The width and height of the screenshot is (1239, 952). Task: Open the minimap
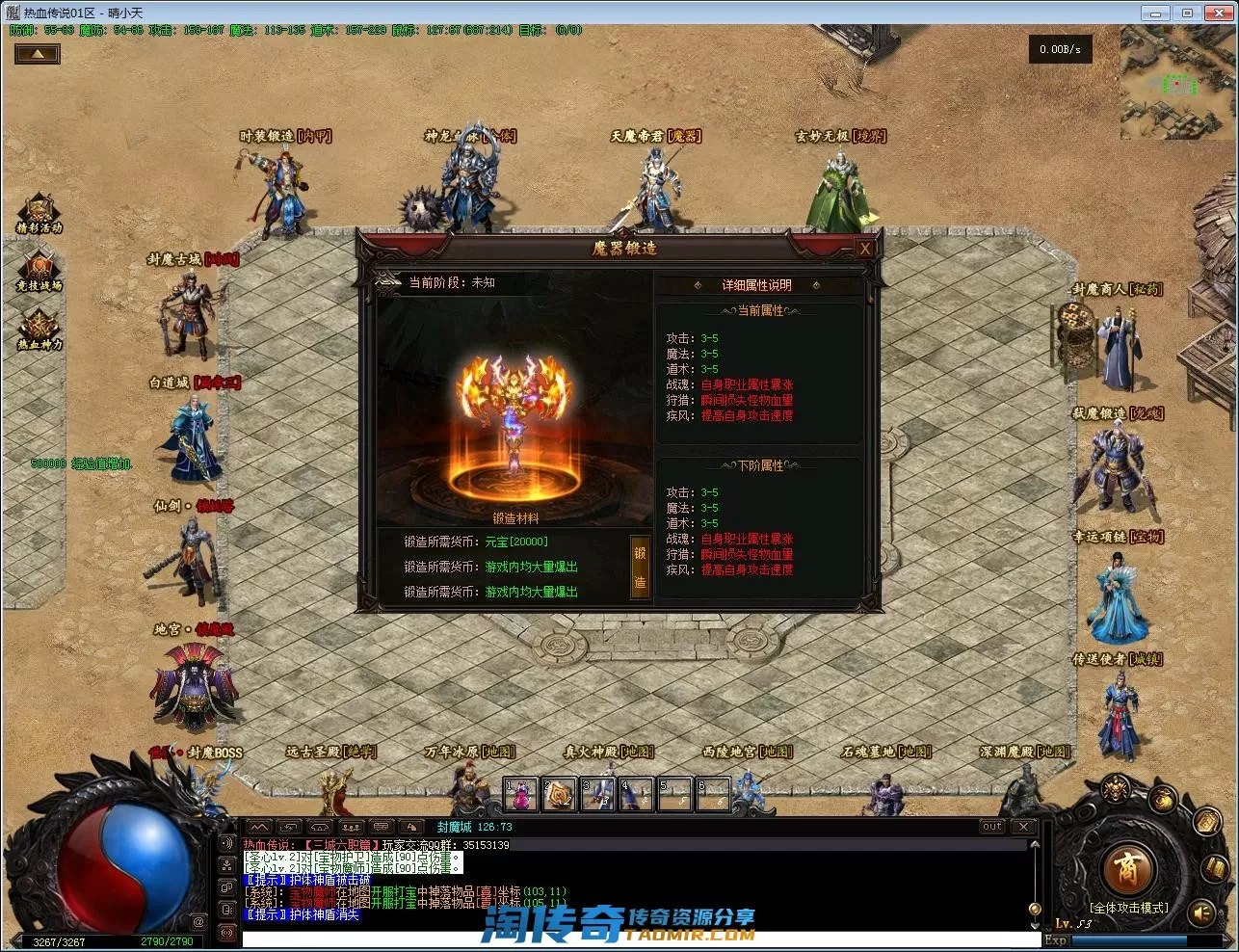[1177, 83]
